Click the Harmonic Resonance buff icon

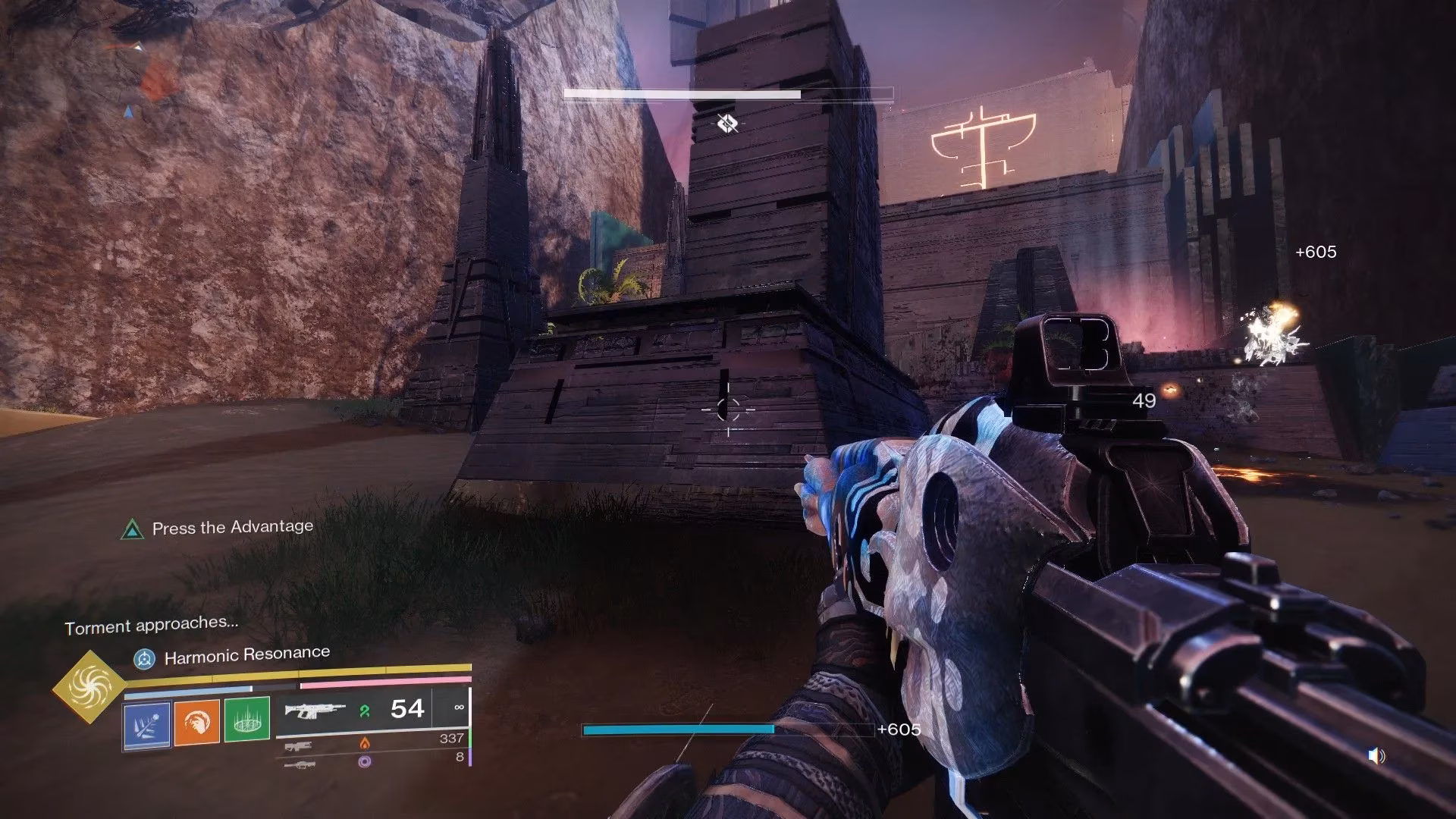[x=146, y=658]
